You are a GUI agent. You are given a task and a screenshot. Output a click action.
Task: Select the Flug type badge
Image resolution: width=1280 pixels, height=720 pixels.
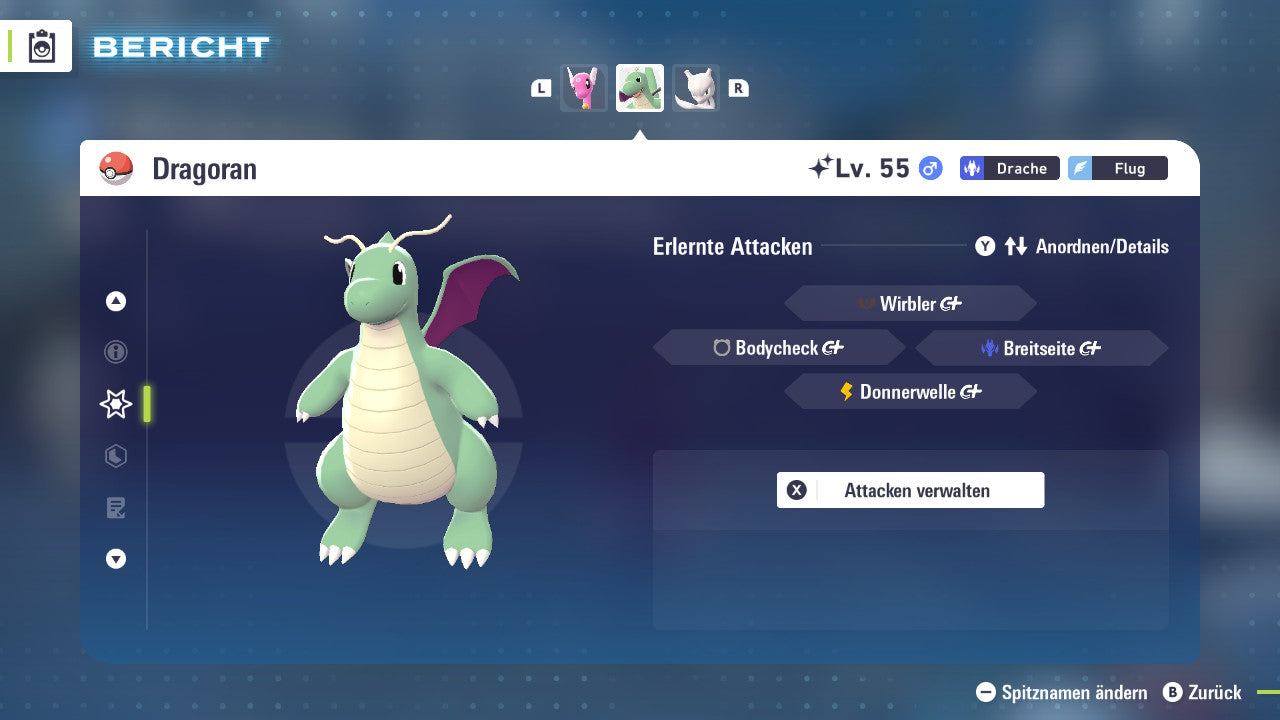pyautogui.click(x=1118, y=168)
